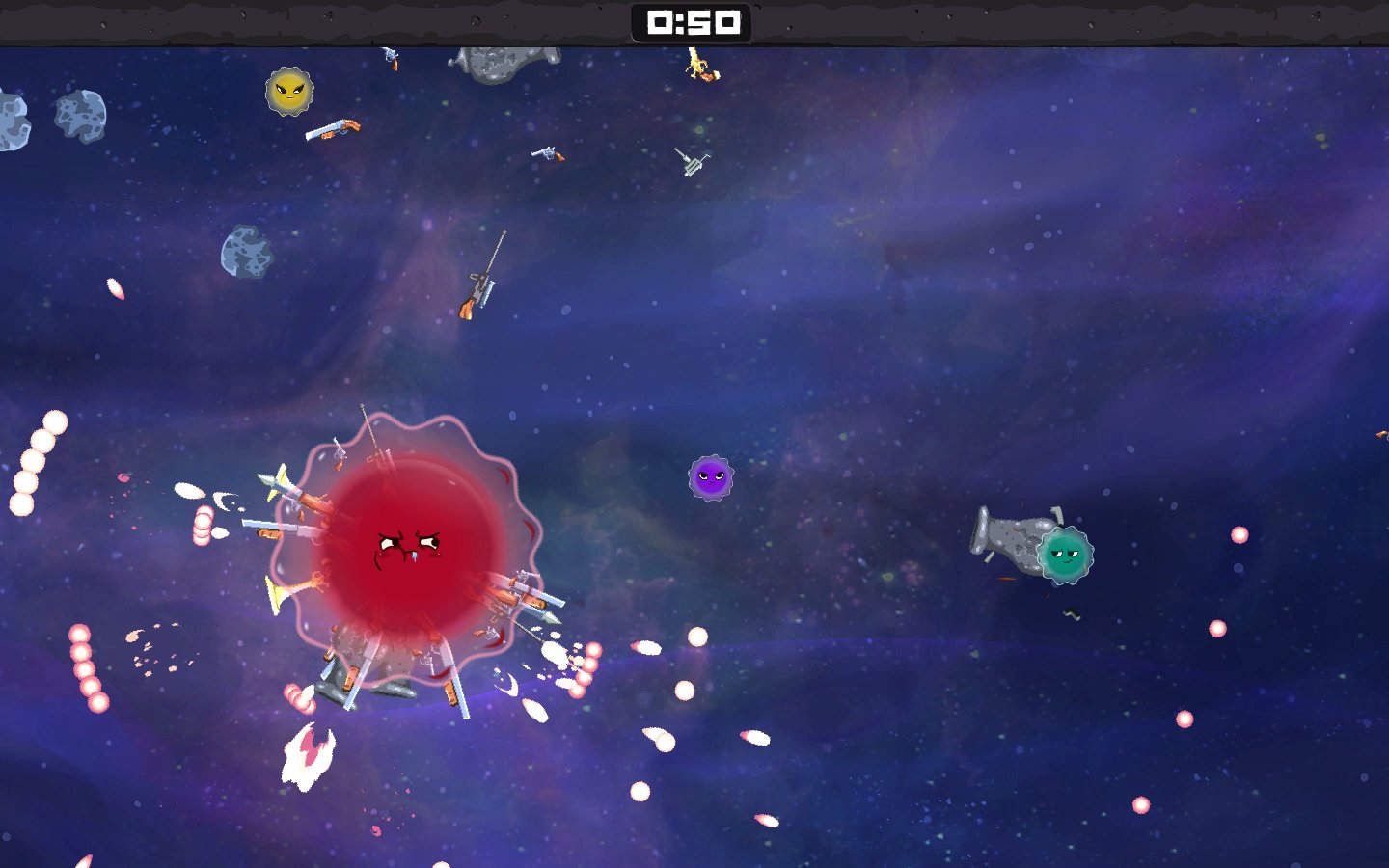Open the match timer showing 0:50
The width and height of the screenshot is (1389, 868).
tap(692, 23)
